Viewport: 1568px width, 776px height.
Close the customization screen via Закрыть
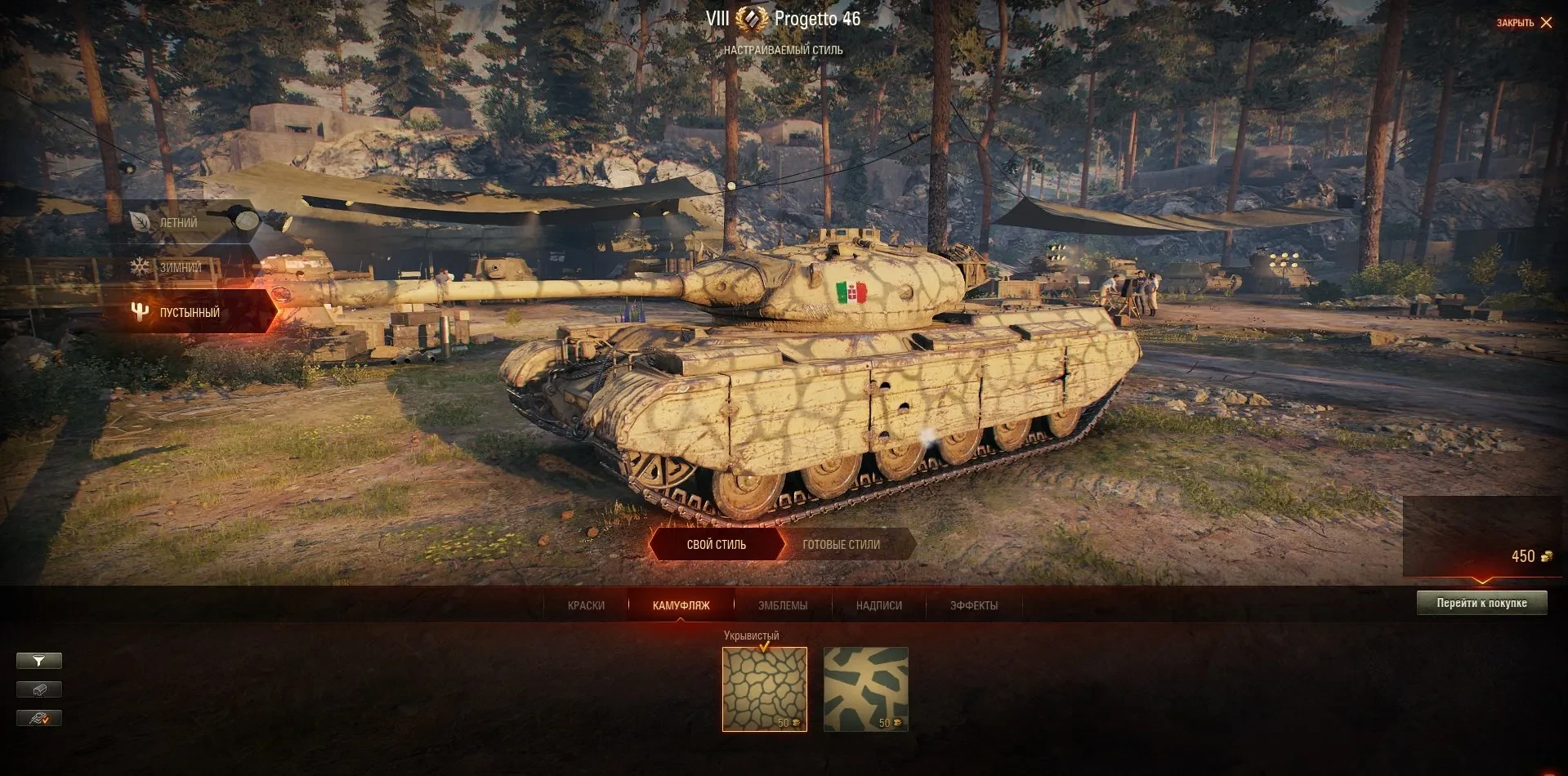(1524, 23)
